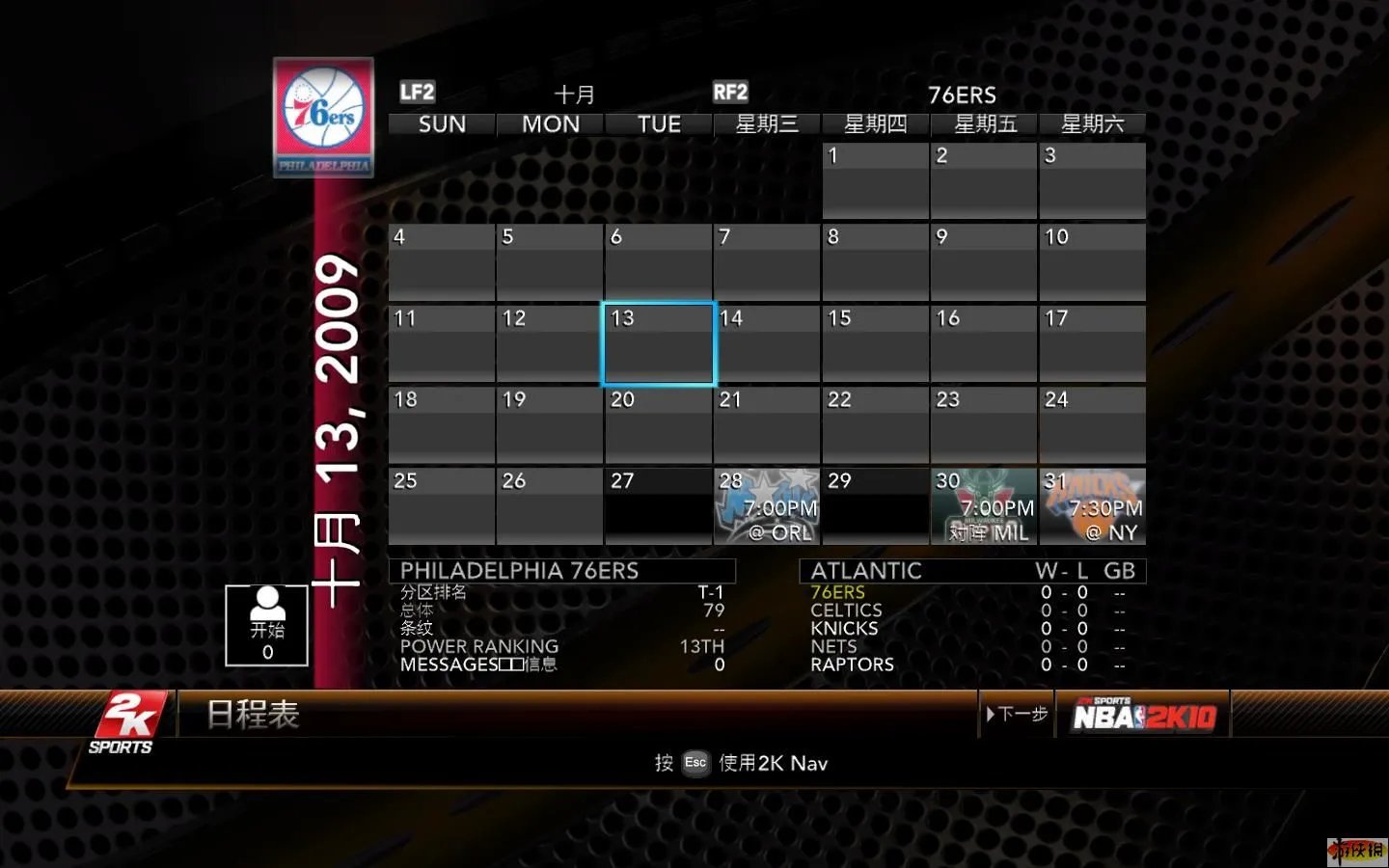
Task: Select the highlighted October 13 calendar cell
Action: tap(658, 343)
